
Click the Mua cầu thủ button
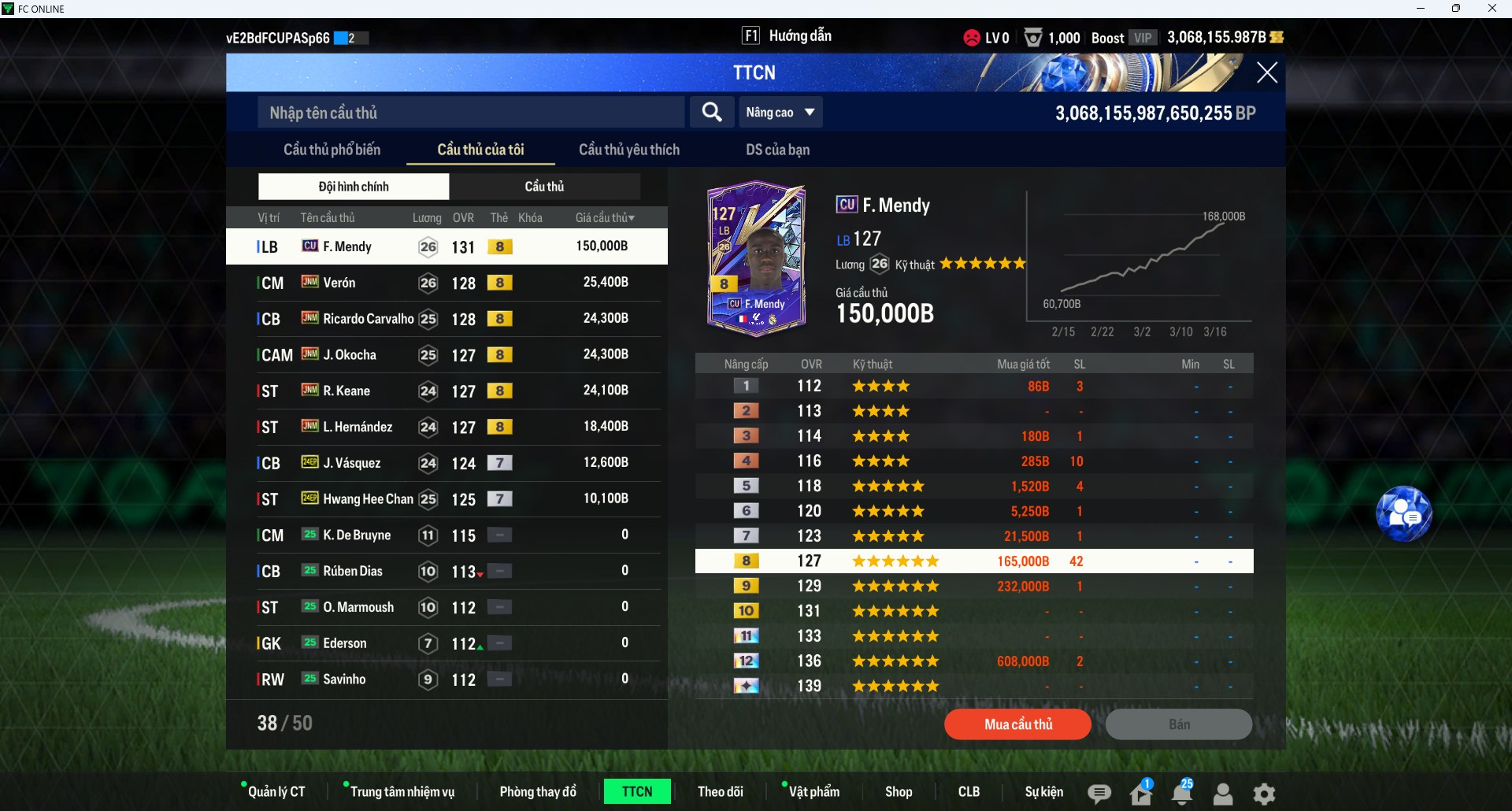point(1017,724)
